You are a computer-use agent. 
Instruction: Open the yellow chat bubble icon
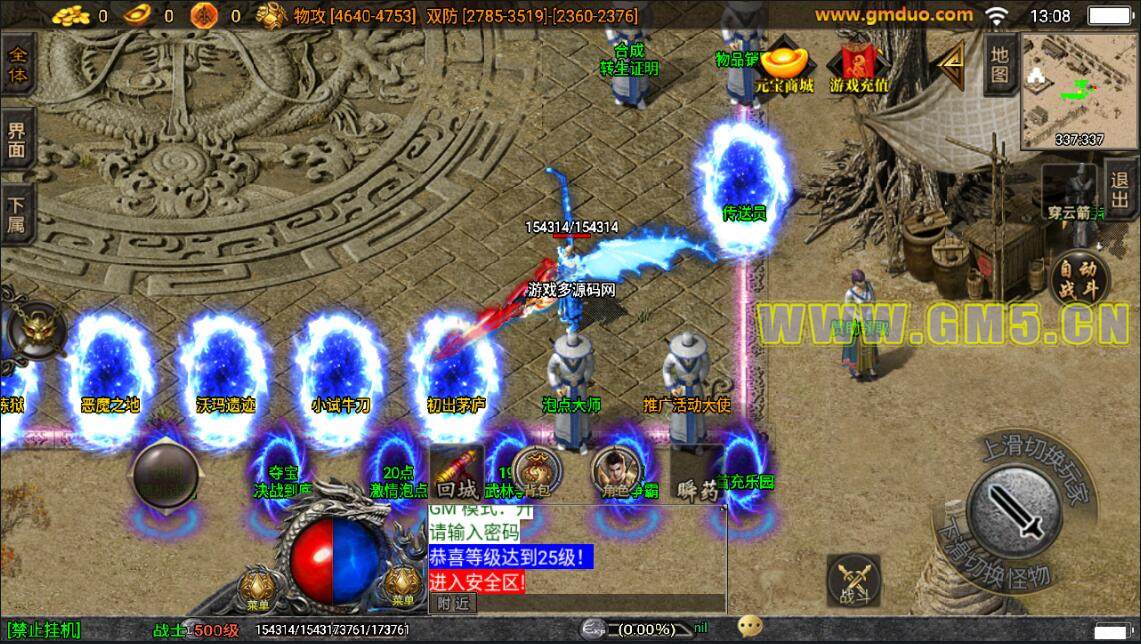[x=750, y=628]
